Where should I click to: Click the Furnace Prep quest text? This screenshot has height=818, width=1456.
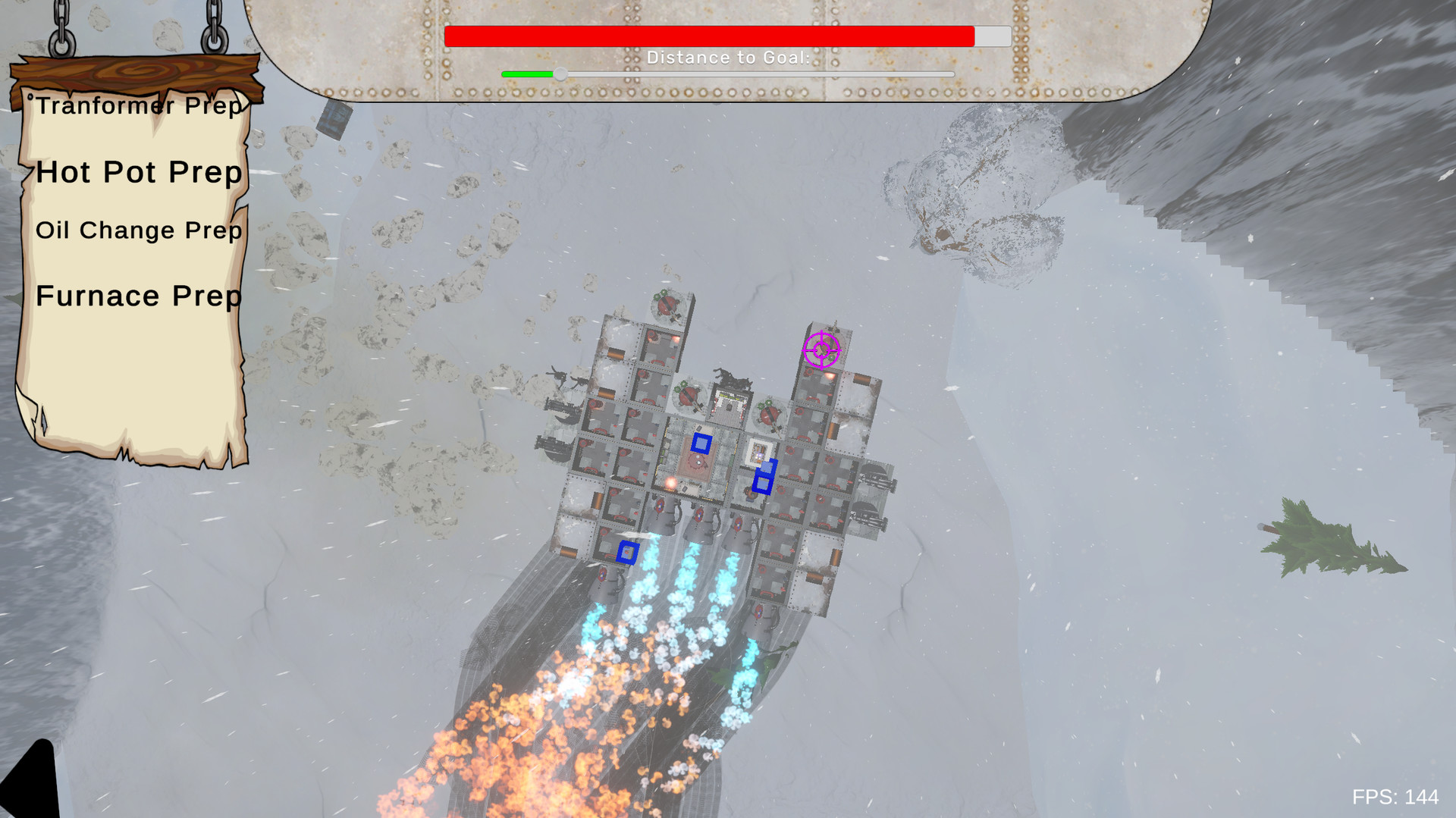point(137,296)
